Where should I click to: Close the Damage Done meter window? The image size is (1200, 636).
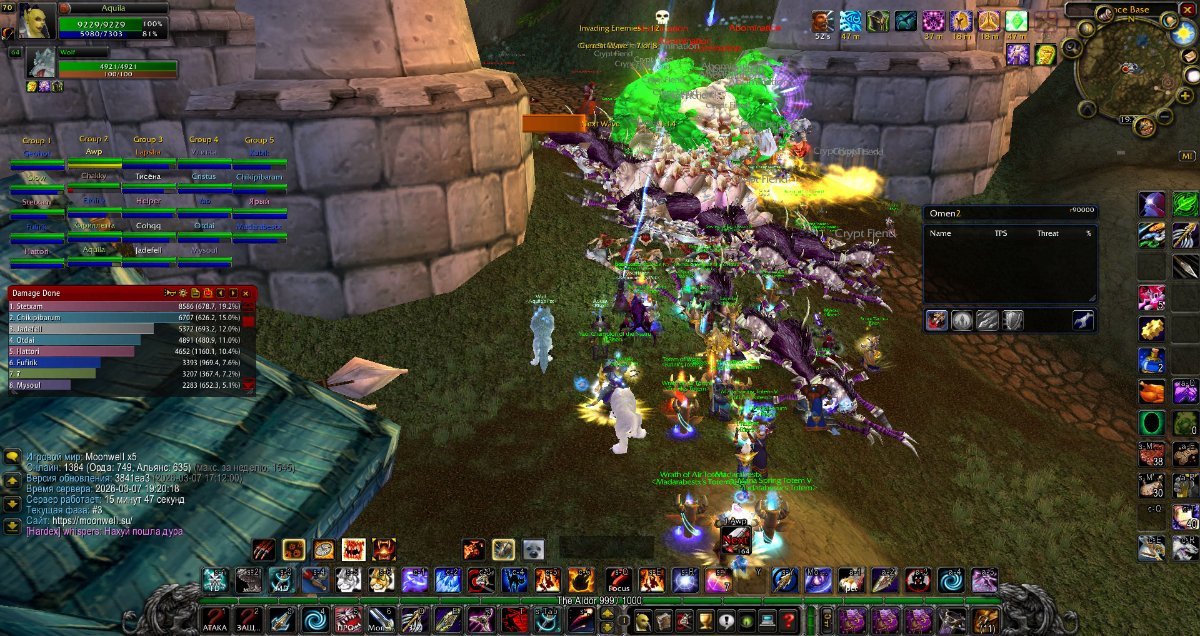tap(247, 293)
